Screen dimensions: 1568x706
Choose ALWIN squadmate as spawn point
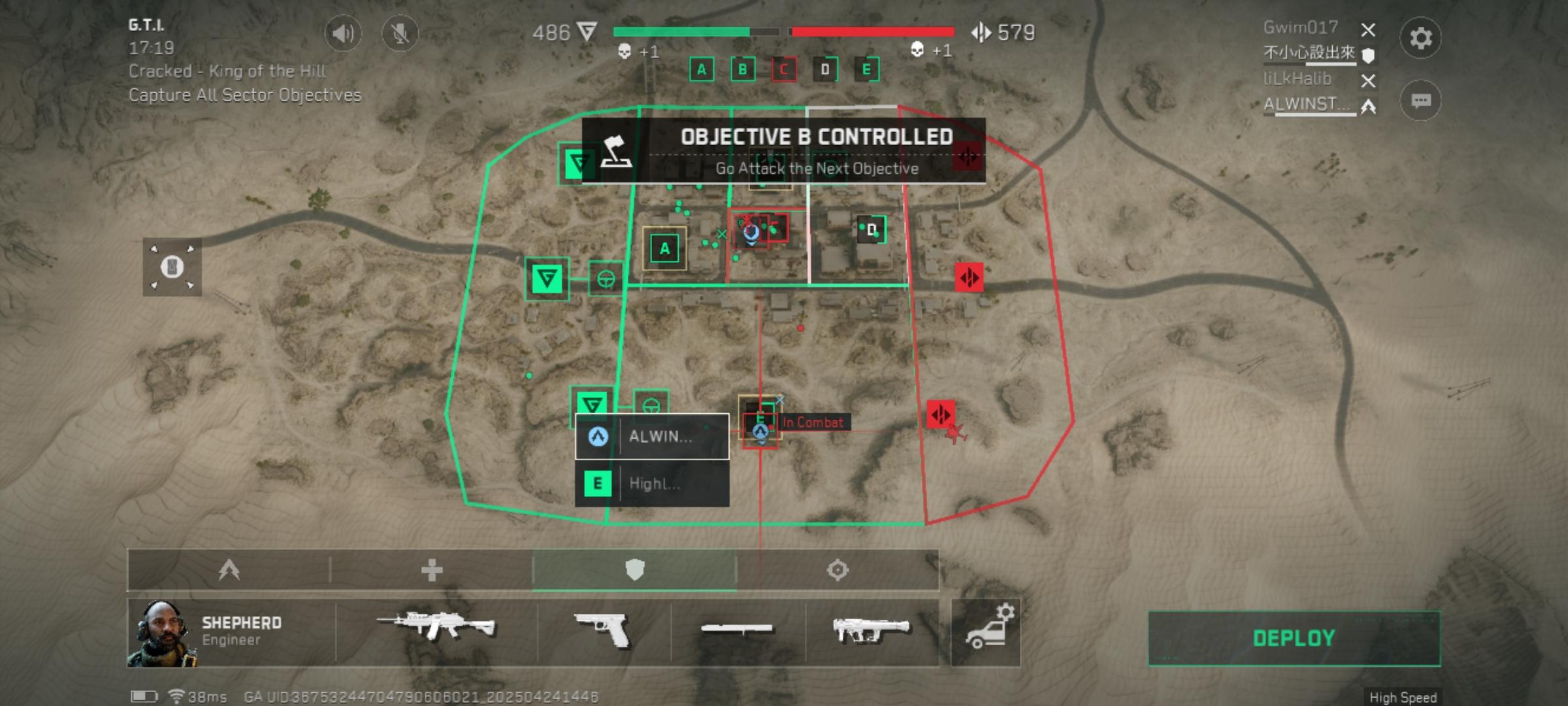(652, 437)
